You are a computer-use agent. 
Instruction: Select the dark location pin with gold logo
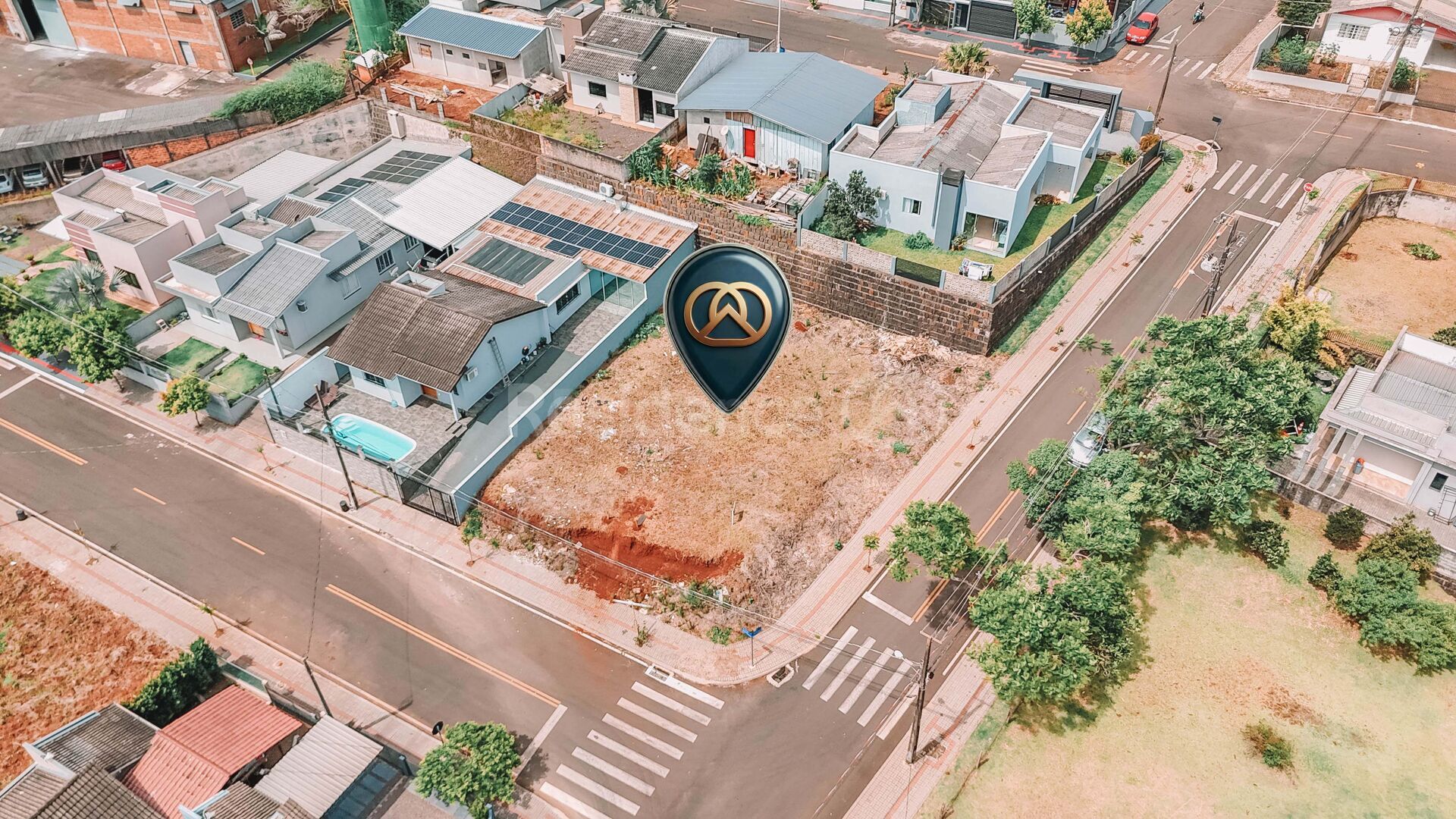(727, 318)
